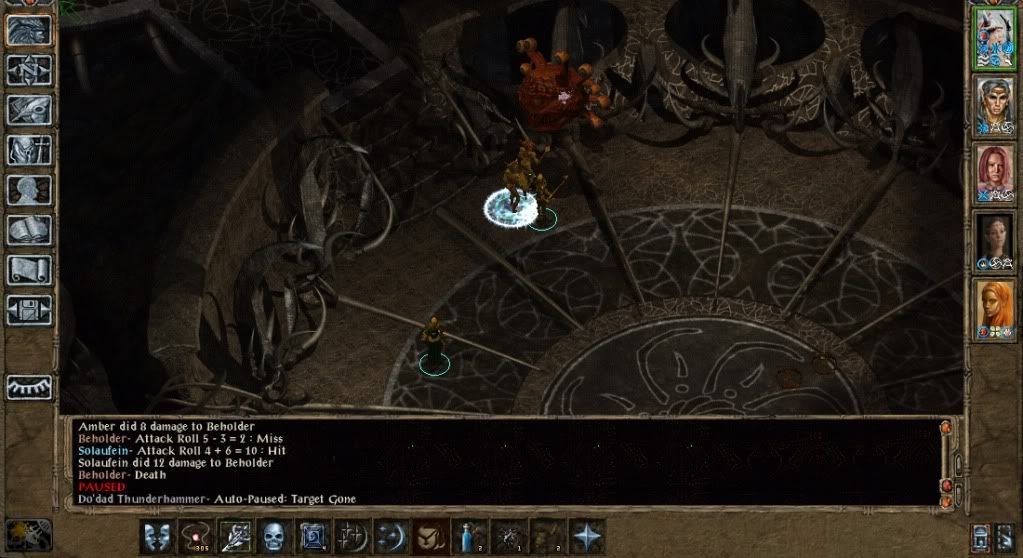Use the blue potion quick item slot
This screenshot has height=558, width=1023.
point(468,537)
